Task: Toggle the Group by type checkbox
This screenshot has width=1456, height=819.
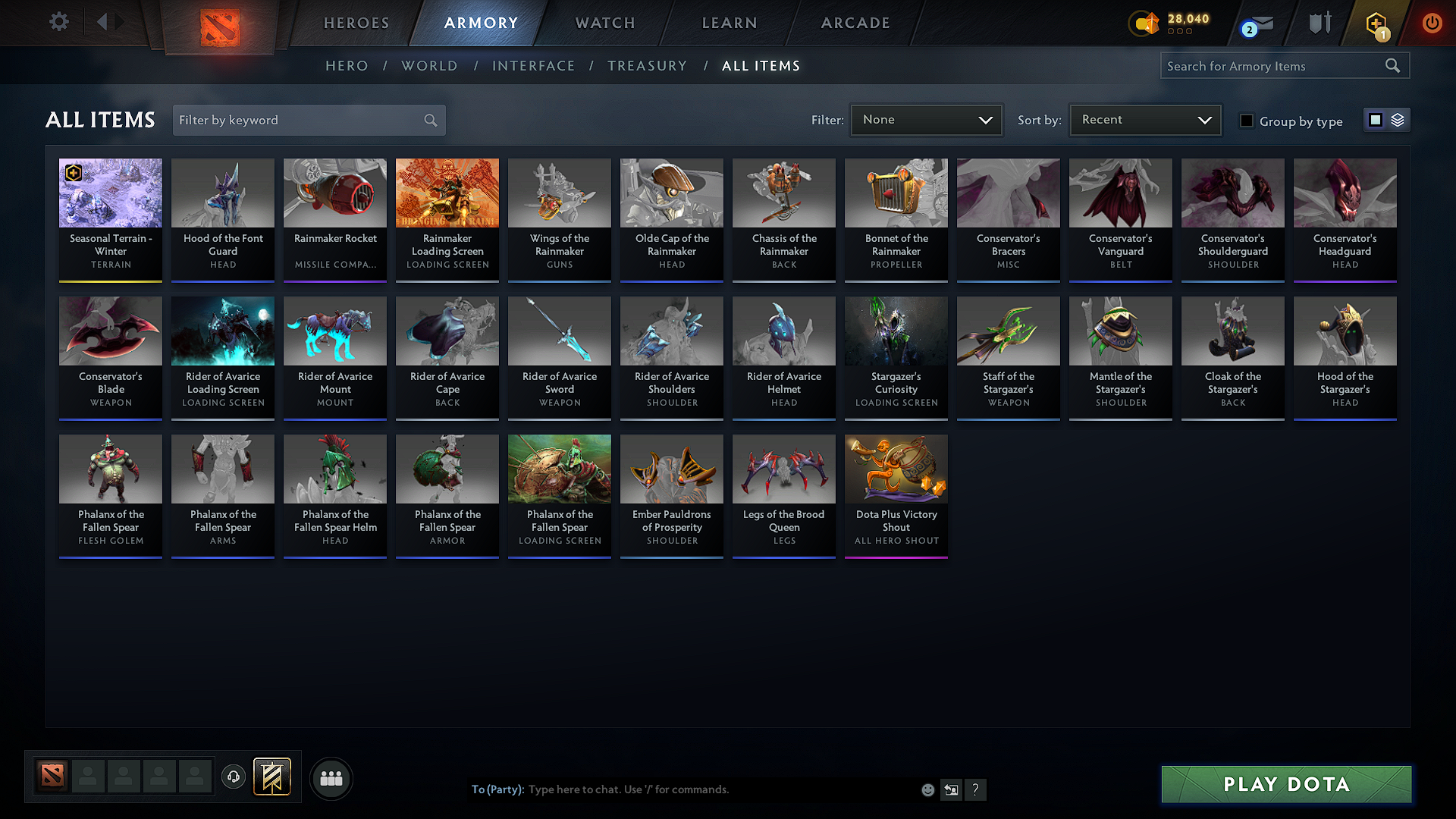Action: [x=1246, y=121]
